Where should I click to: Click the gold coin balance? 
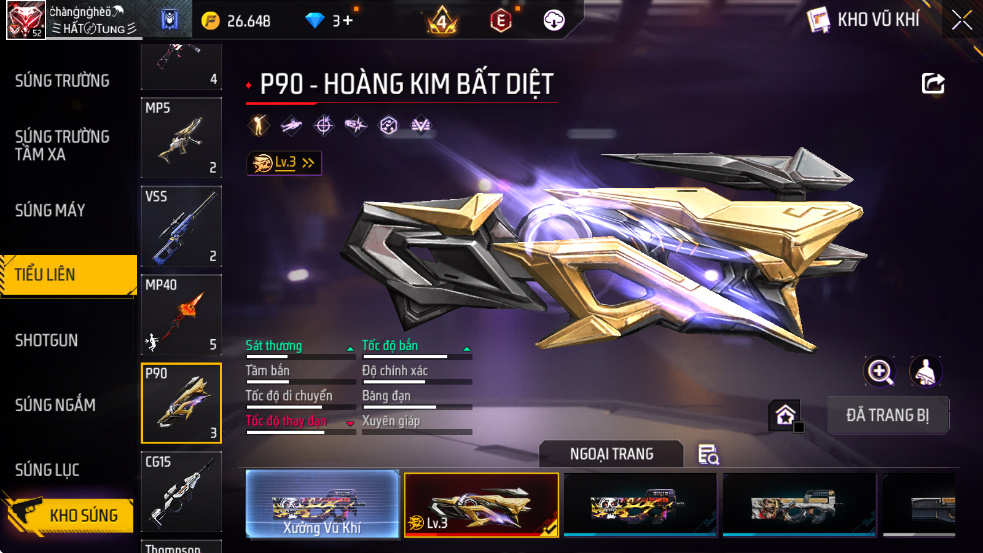point(236,20)
